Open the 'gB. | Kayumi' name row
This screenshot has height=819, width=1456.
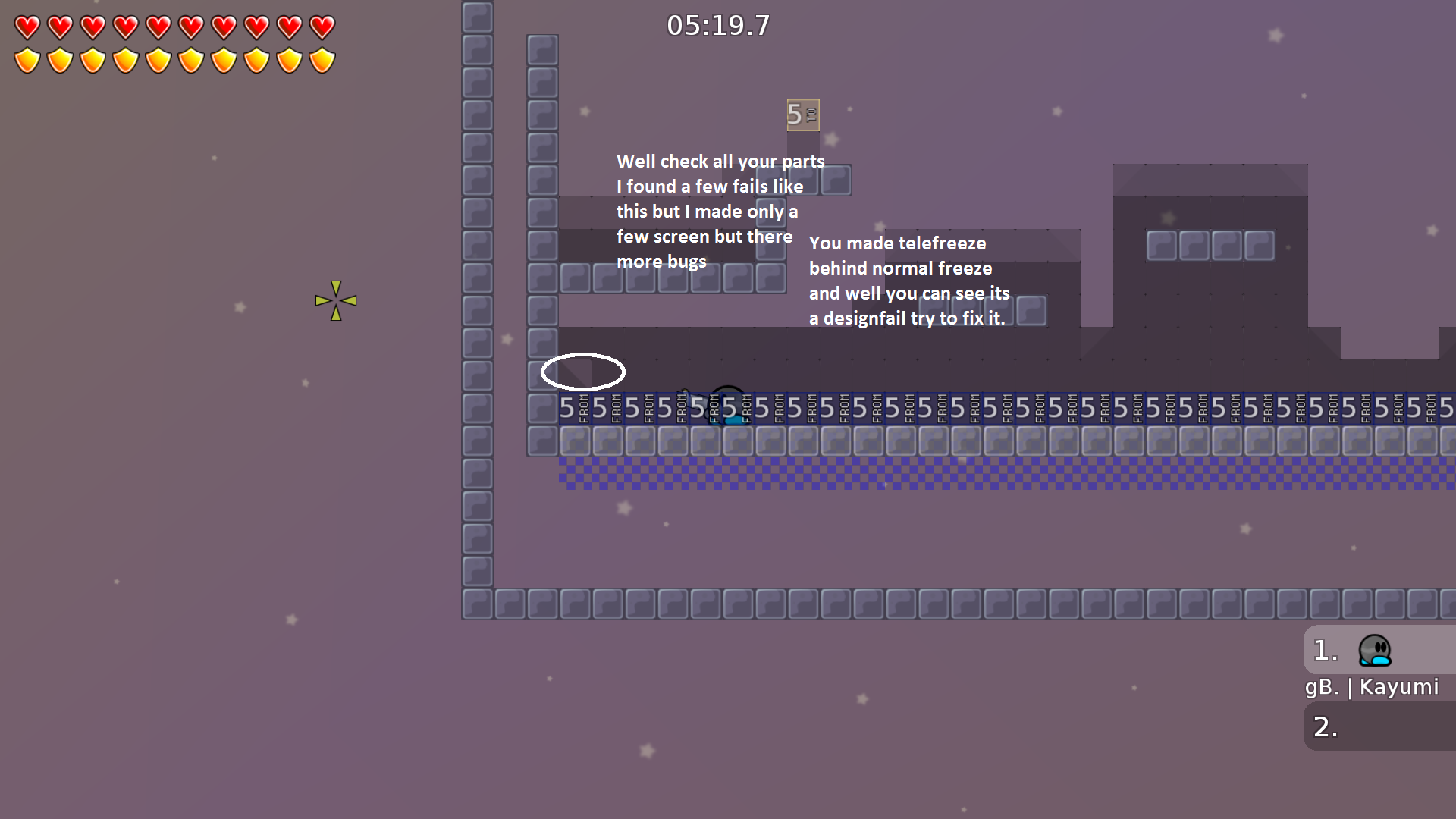(x=1371, y=687)
